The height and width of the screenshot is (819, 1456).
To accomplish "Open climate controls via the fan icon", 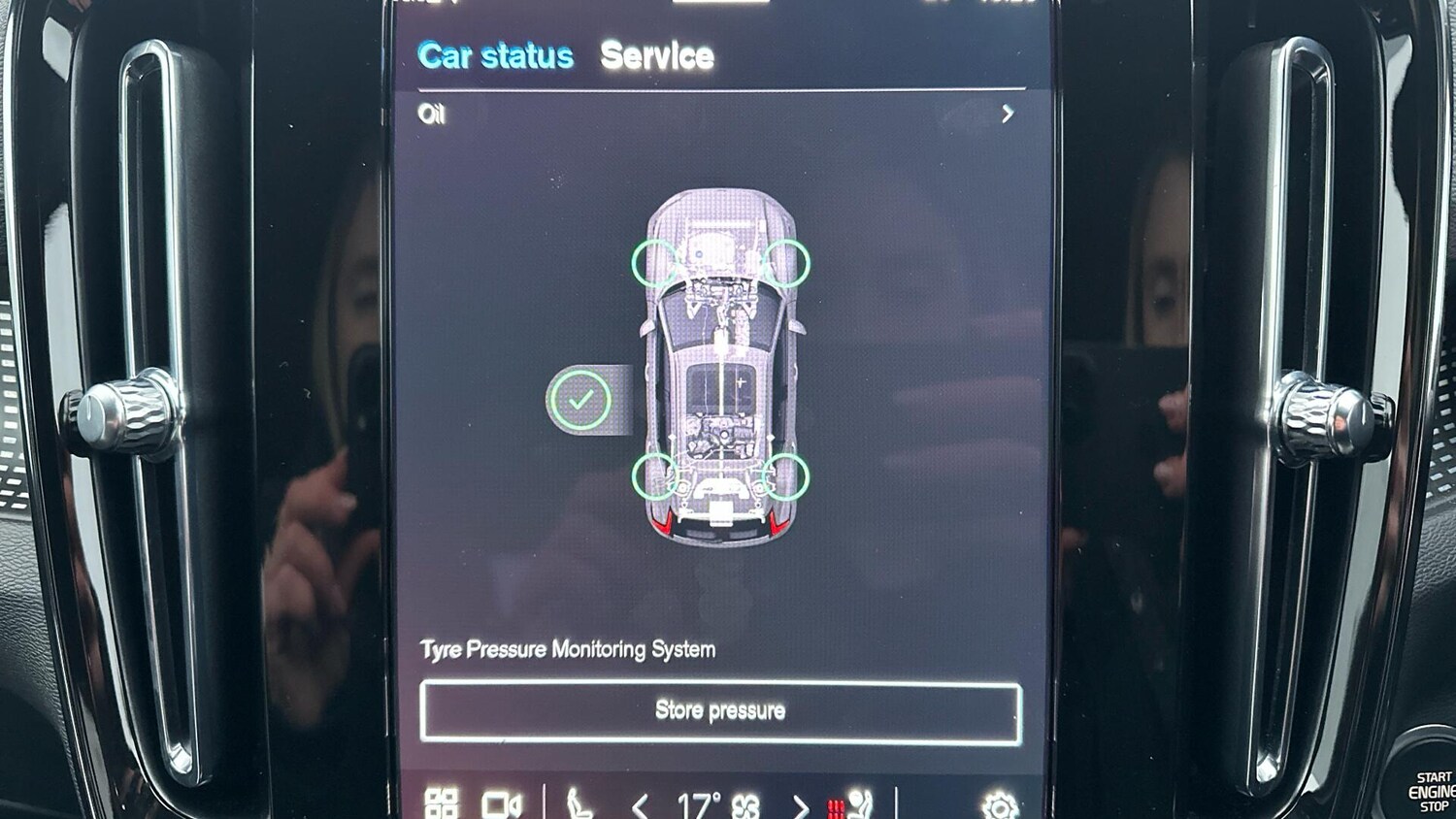I will click(x=745, y=805).
